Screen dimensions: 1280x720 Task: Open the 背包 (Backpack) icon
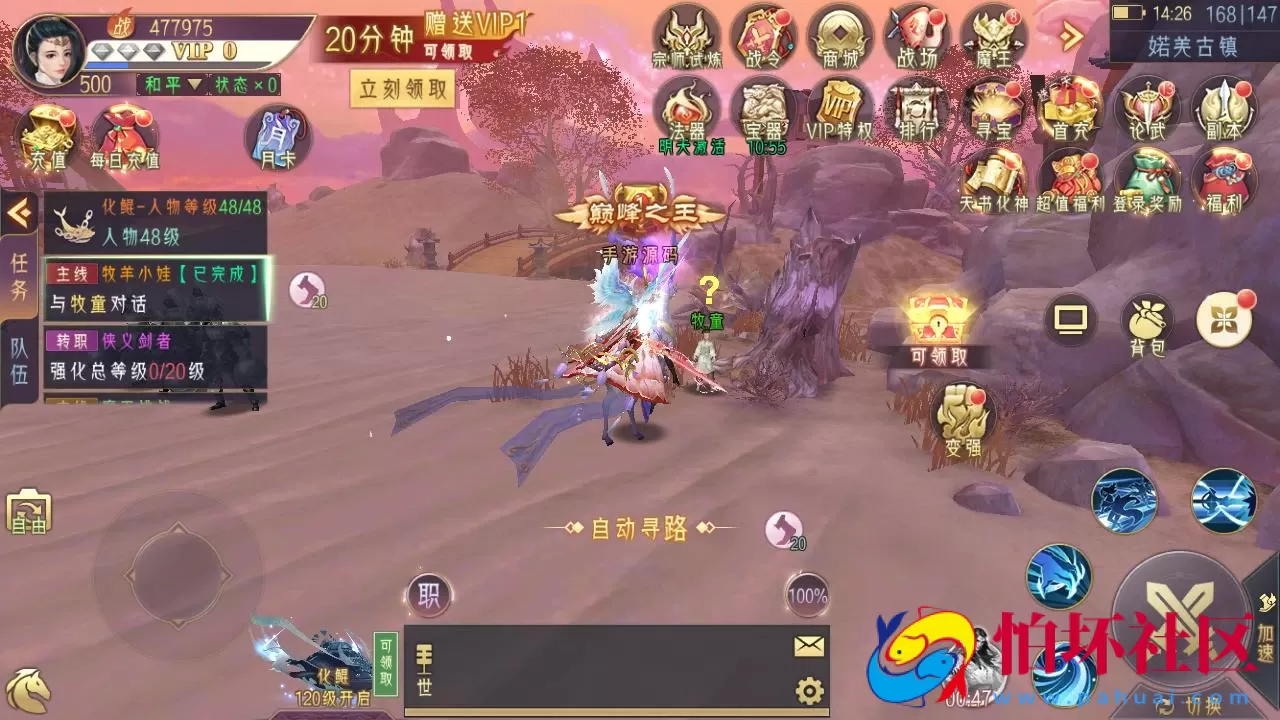(1147, 320)
